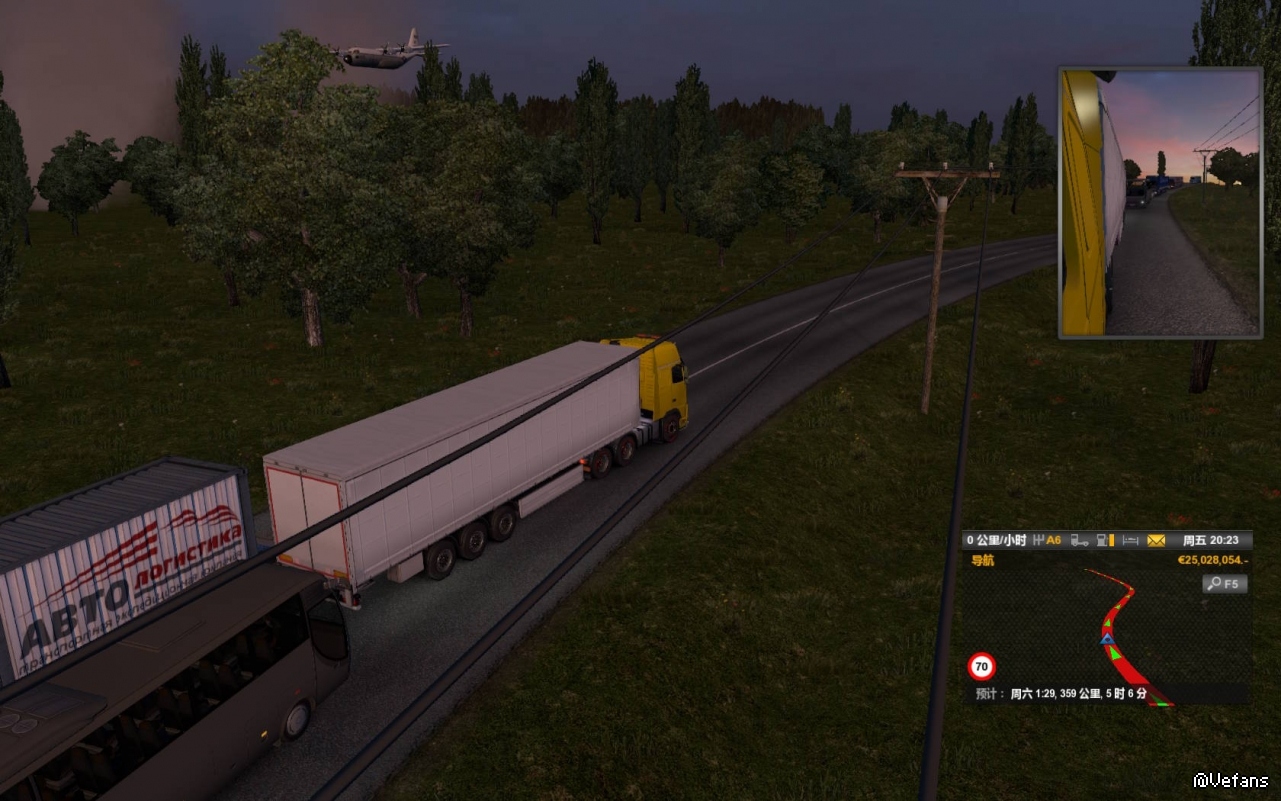Click the magnifier map zoom button
The image size is (1281, 801).
[x=1224, y=583]
